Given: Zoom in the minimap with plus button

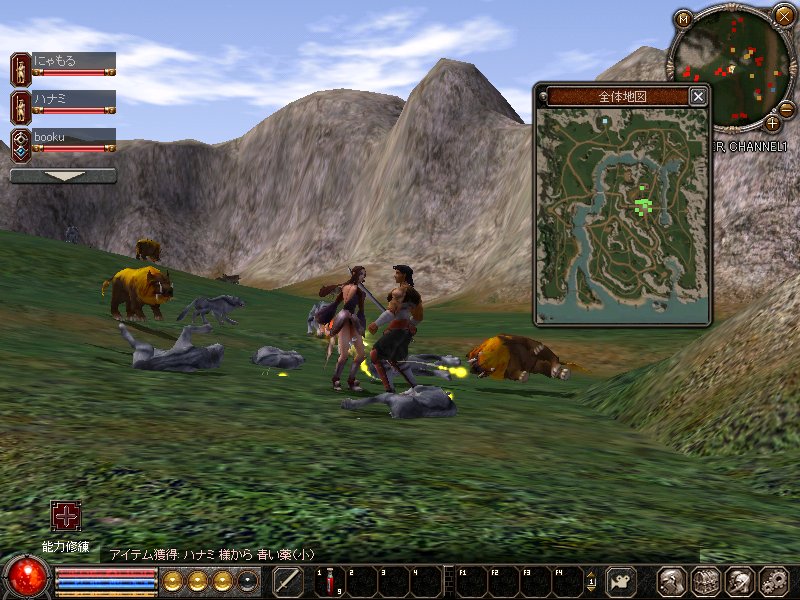Looking at the screenshot, I should (772, 124).
